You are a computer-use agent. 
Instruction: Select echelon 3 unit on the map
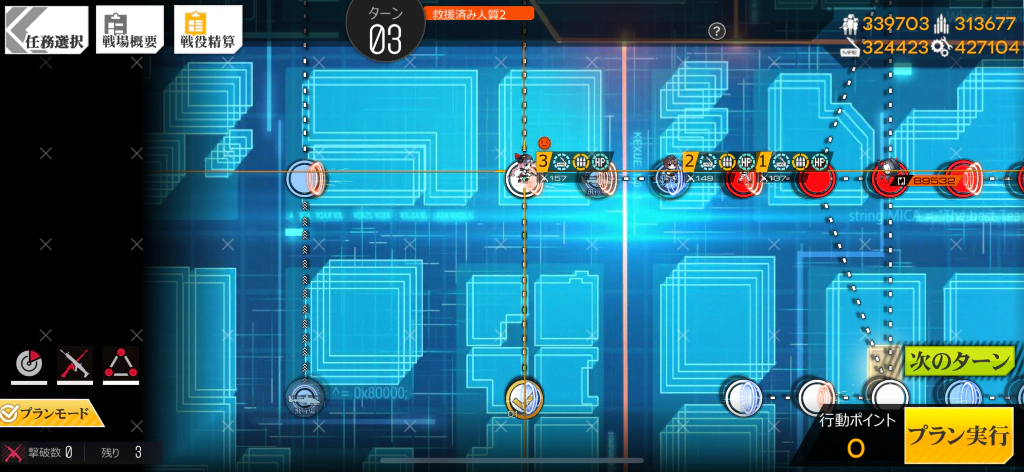tap(523, 177)
